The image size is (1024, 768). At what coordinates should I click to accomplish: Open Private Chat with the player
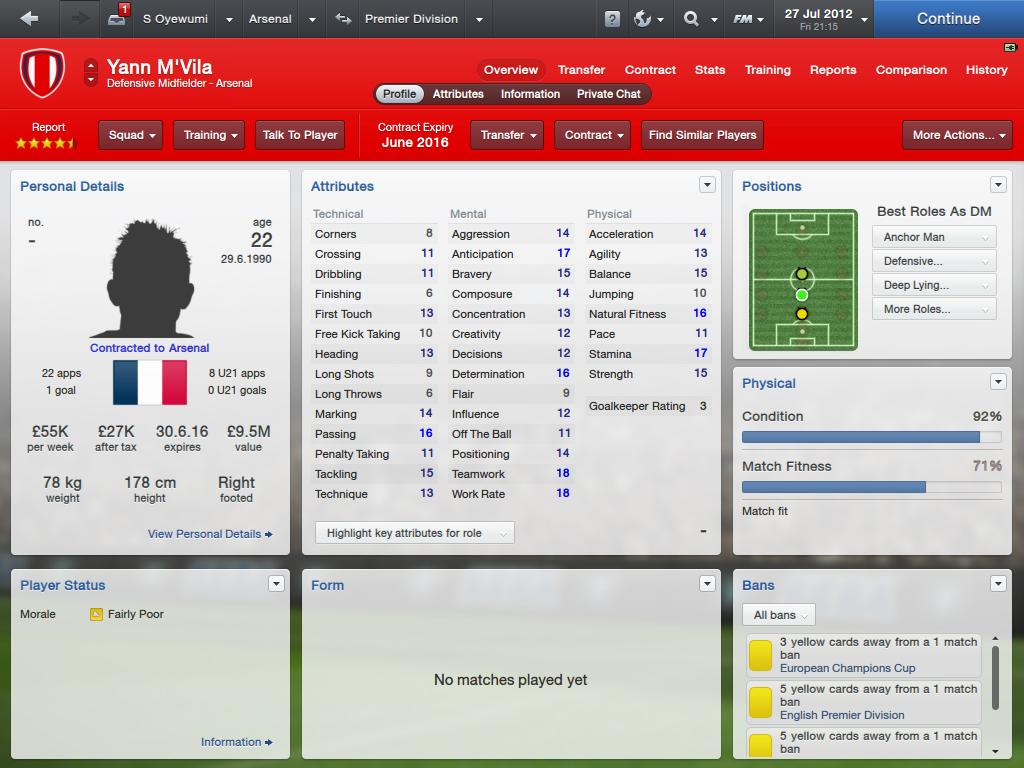pyautogui.click(x=608, y=94)
